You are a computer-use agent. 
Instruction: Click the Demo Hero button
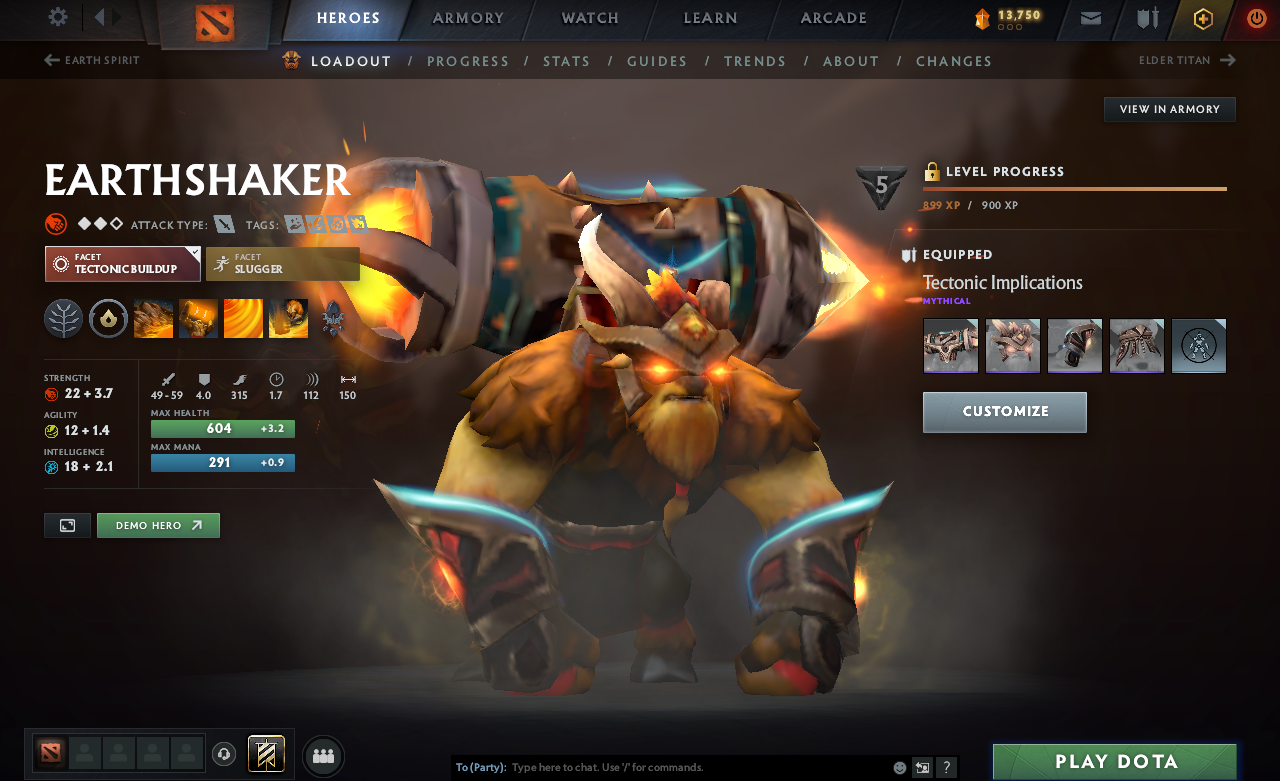click(x=158, y=525)
